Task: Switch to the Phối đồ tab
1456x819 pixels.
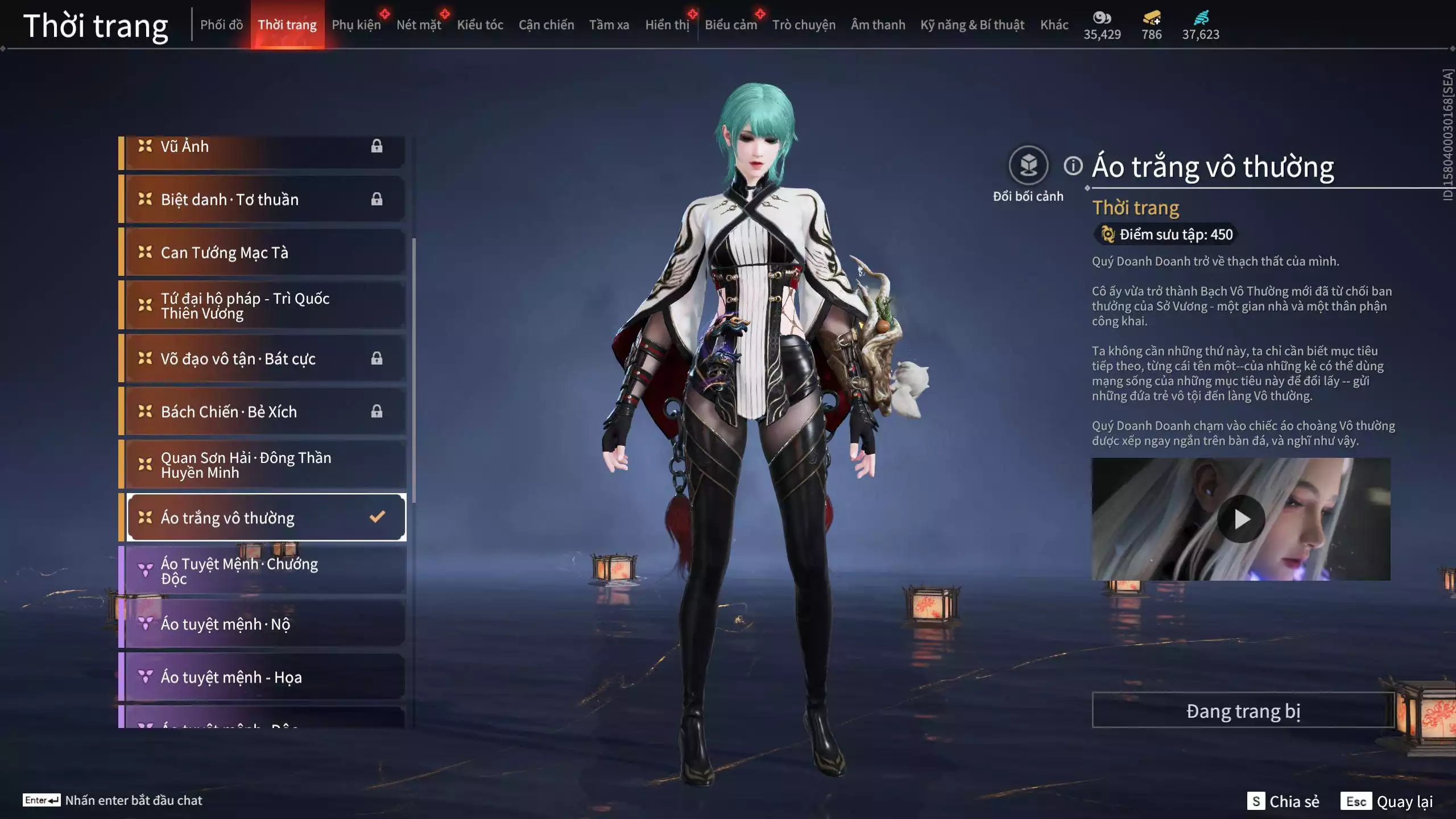Action: 221,25
